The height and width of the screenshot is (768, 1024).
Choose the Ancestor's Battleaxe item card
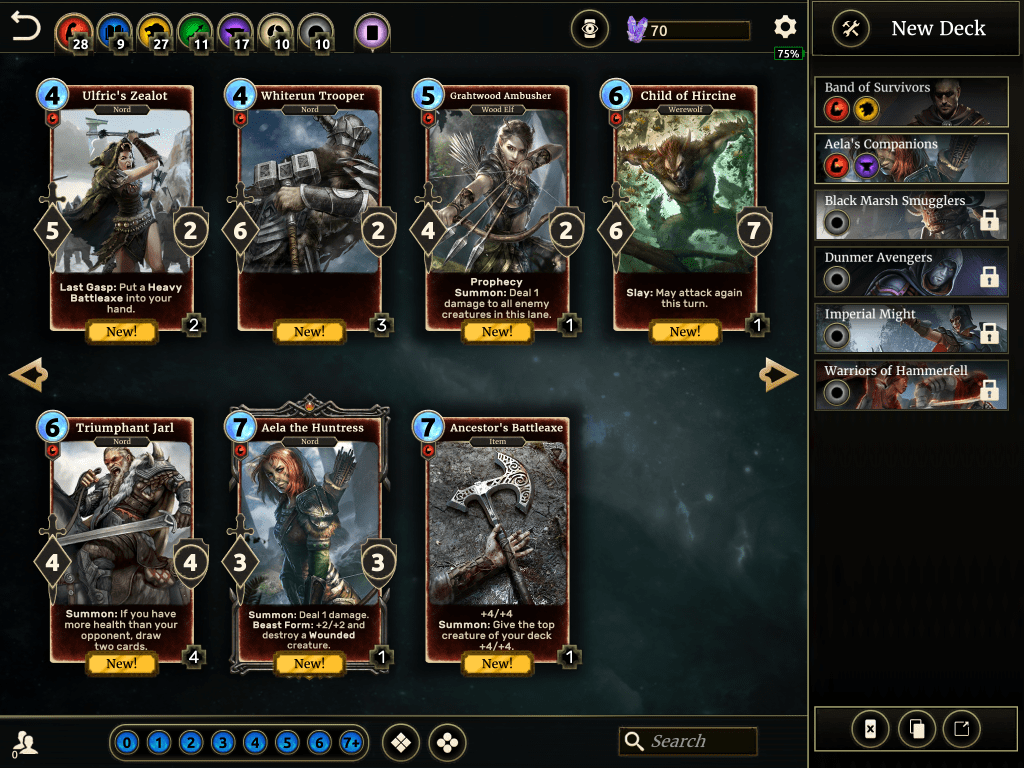(x=497, y=542)
